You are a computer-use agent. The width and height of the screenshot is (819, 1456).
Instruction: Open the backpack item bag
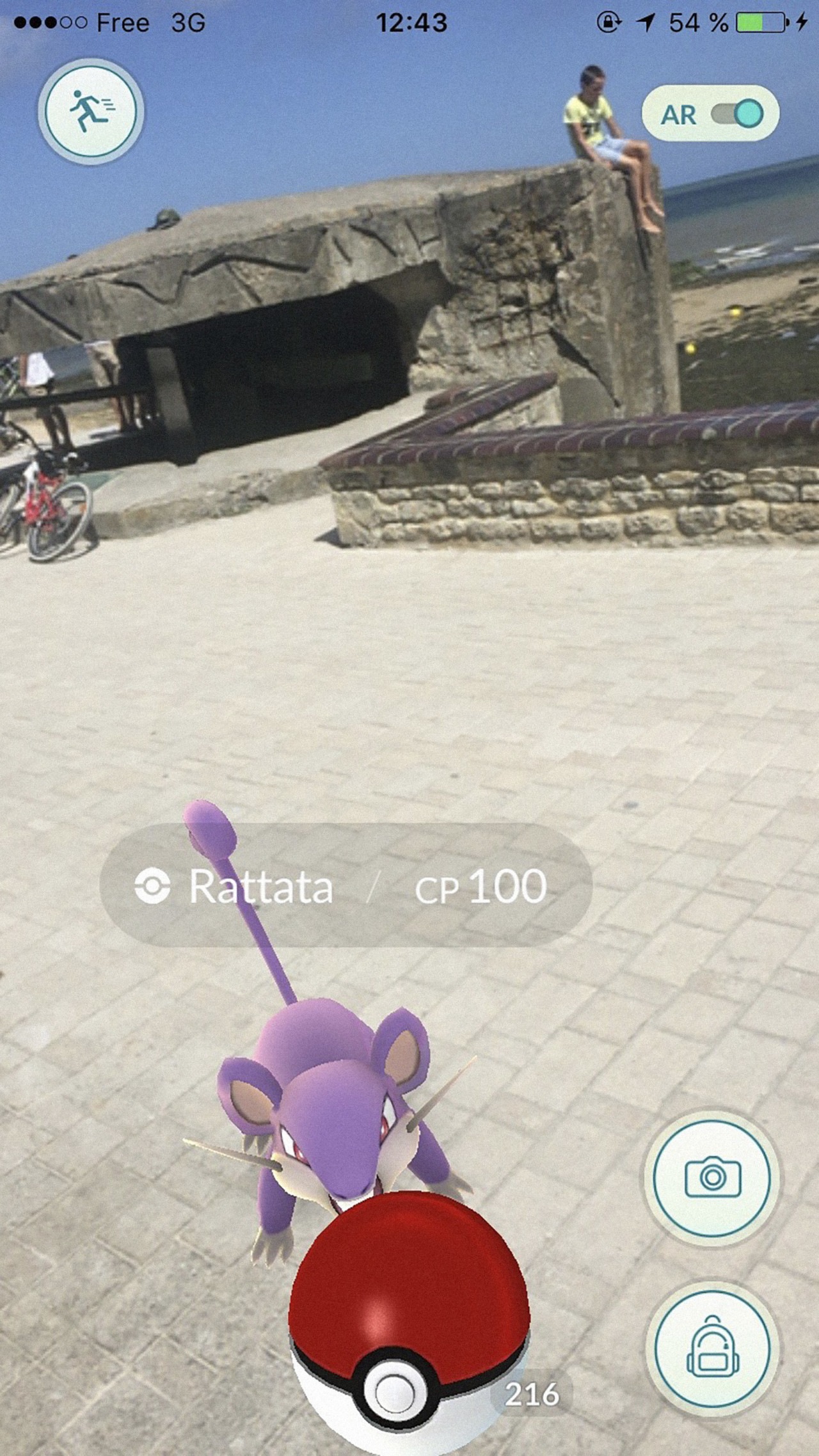point(712,1348)
